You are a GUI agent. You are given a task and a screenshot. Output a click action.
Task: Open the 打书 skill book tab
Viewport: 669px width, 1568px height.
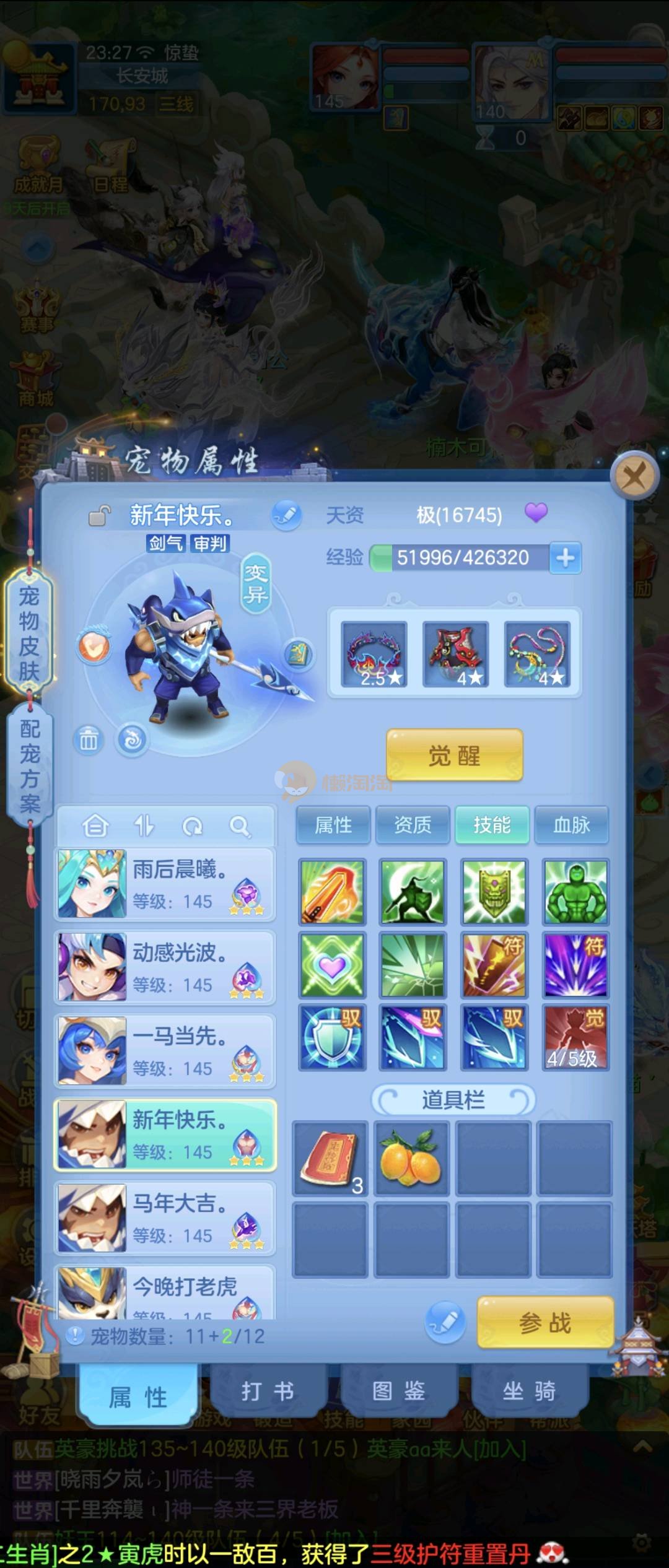coord(268,1392)
